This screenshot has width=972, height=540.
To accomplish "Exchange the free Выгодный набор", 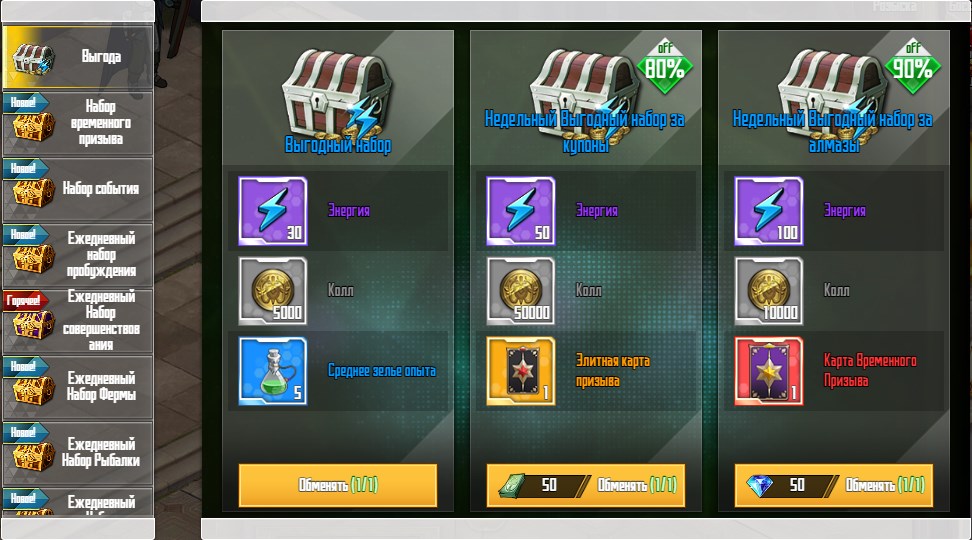I will [338, 485].
